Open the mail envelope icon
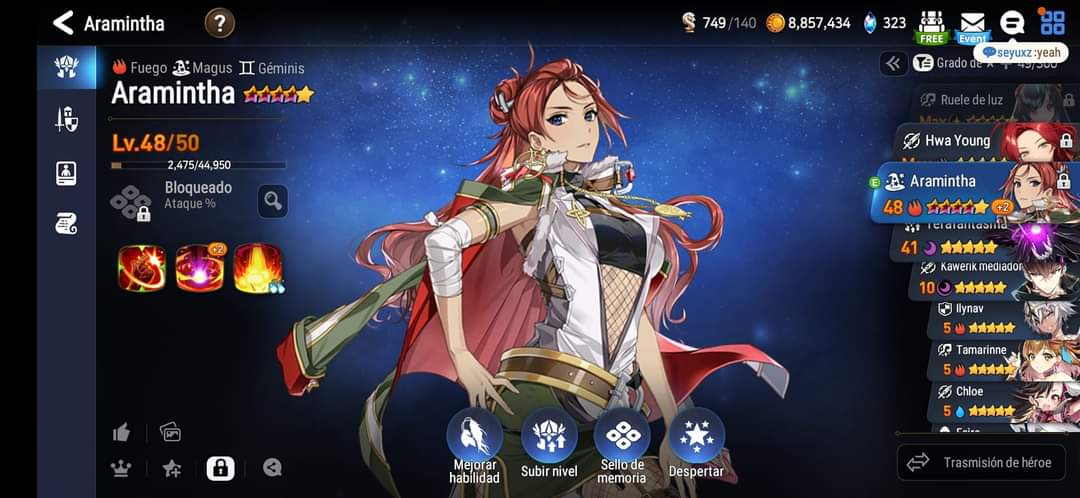Viewport: 1080px width, 498px height. pos(972,23)
